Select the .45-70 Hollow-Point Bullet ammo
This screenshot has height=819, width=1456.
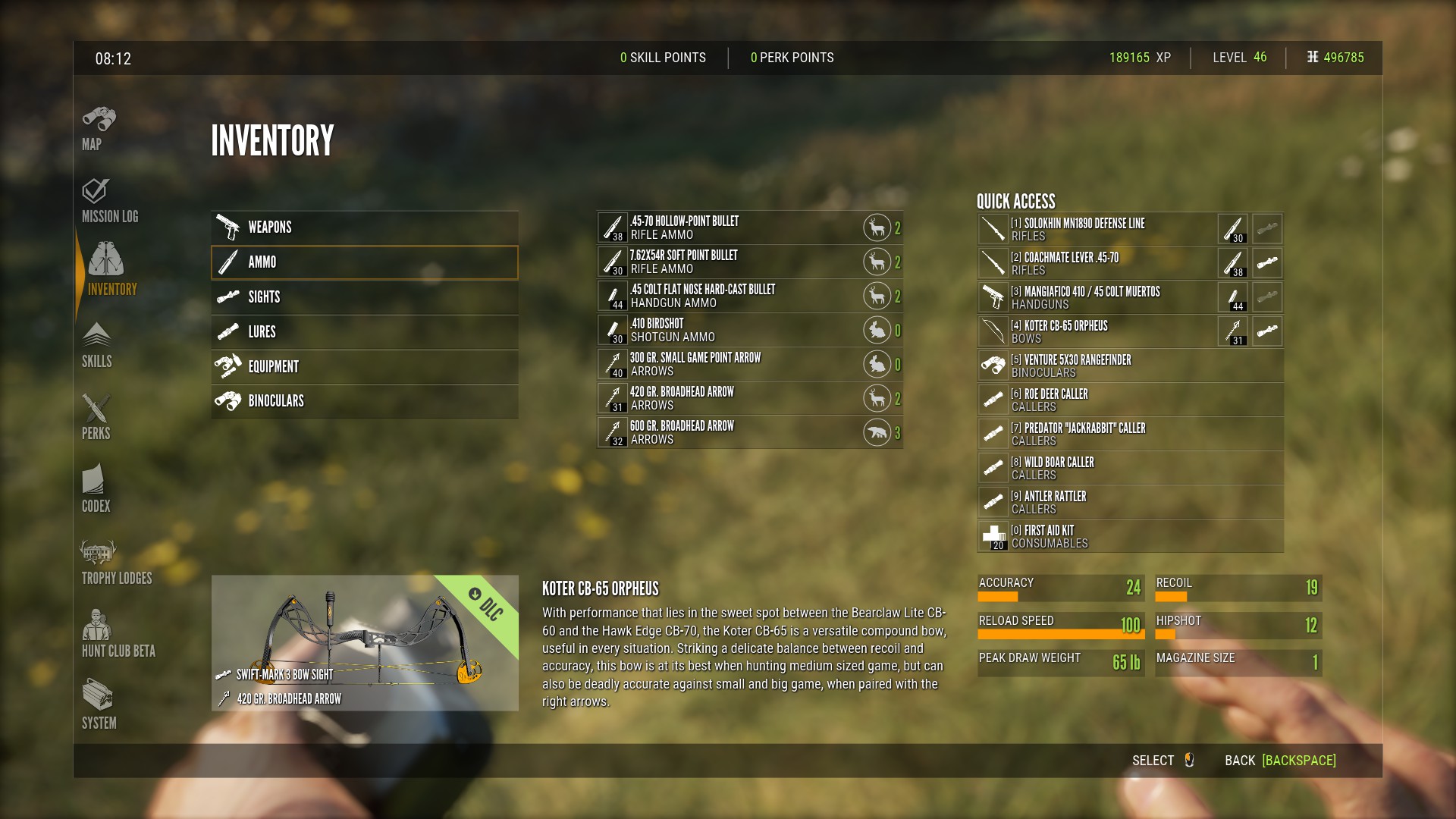(728, 227)
